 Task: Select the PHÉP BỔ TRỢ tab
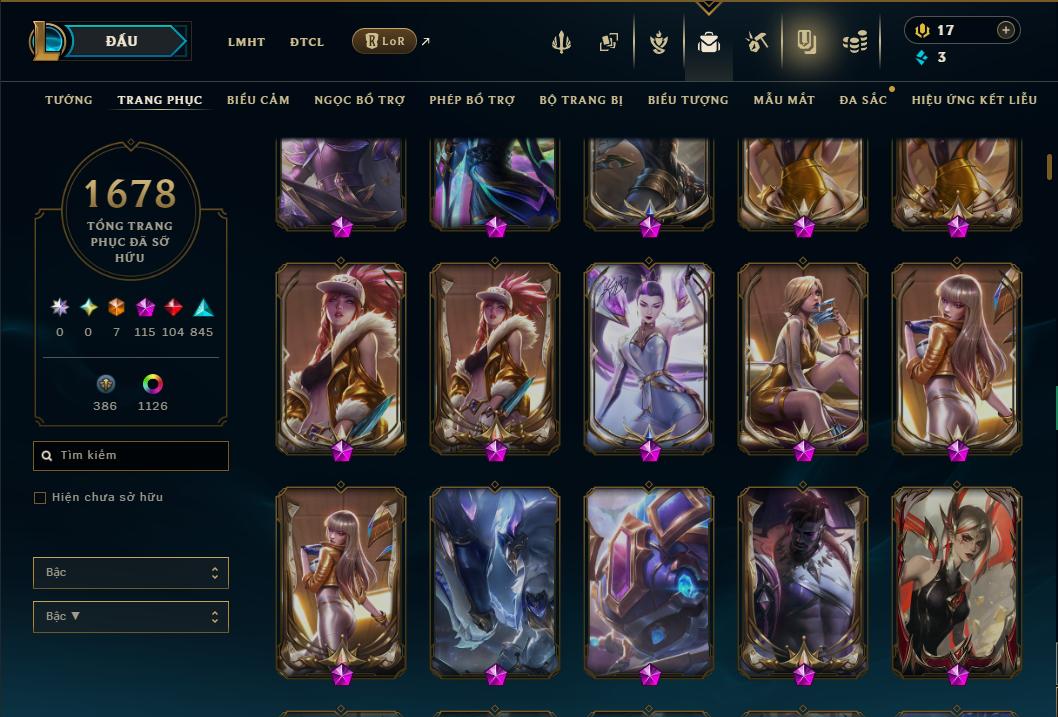point(472,100)
